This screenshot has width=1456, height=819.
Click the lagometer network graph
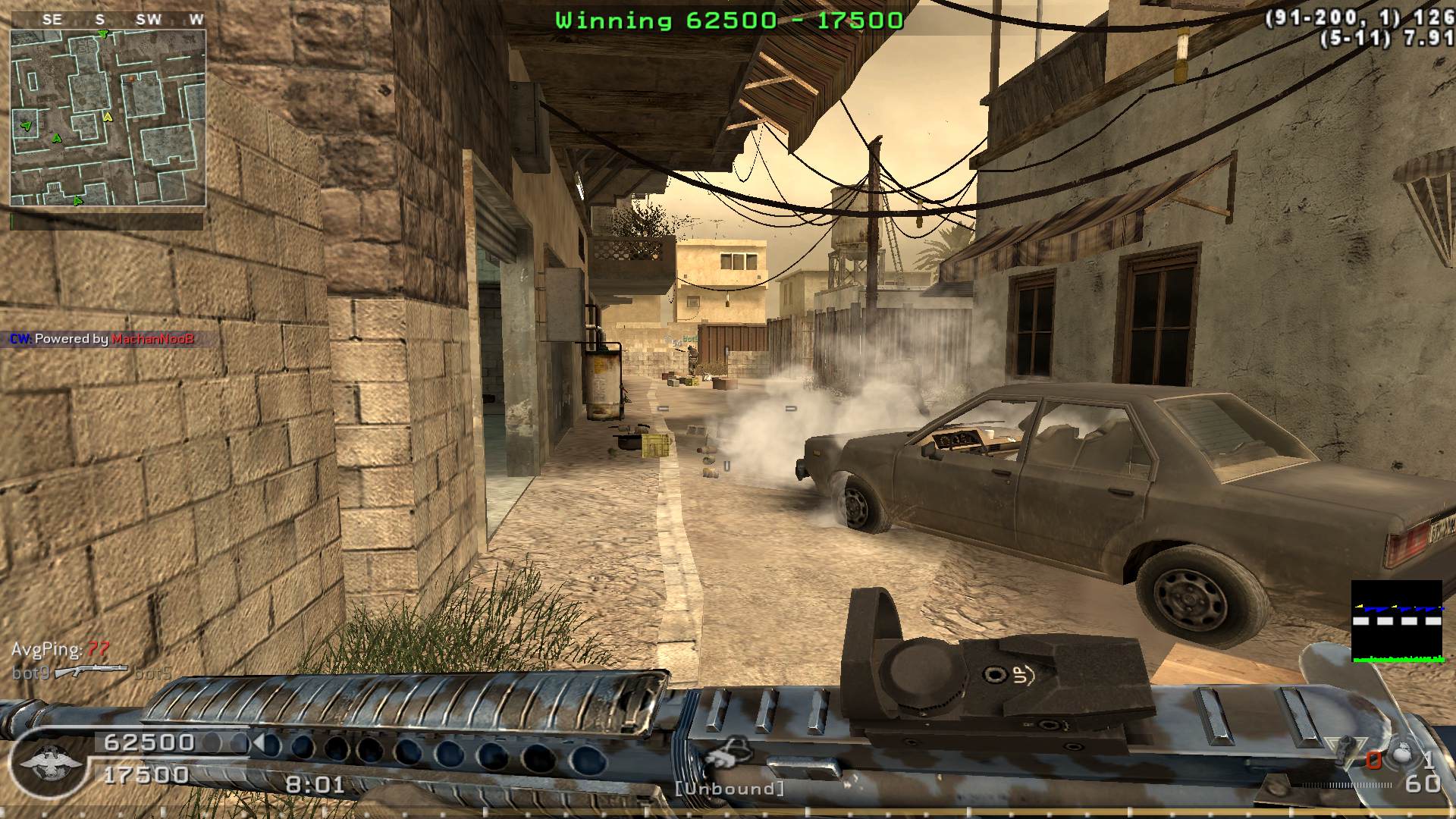click(1397, 621)
